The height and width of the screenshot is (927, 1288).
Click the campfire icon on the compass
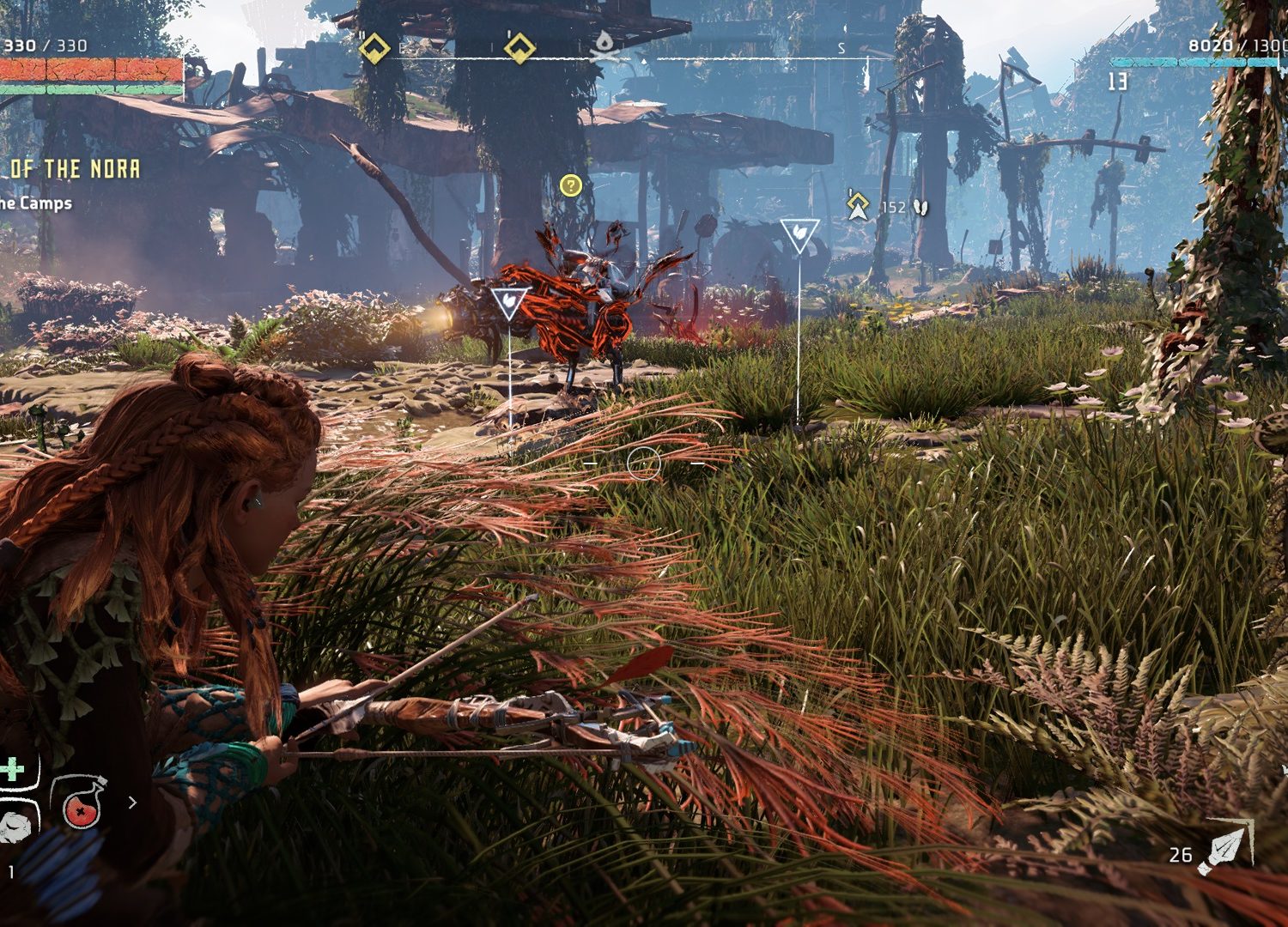pos(606,47)
